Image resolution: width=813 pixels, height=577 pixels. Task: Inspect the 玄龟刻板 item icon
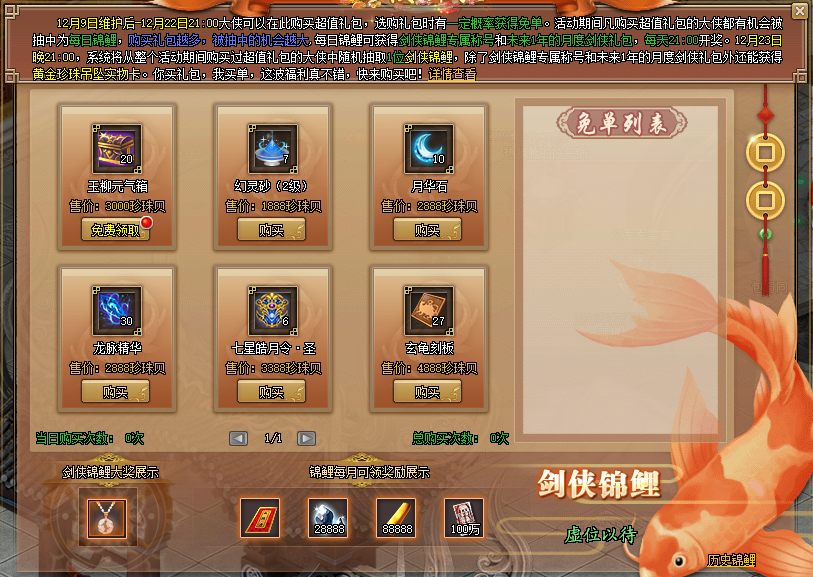point(429,312)
